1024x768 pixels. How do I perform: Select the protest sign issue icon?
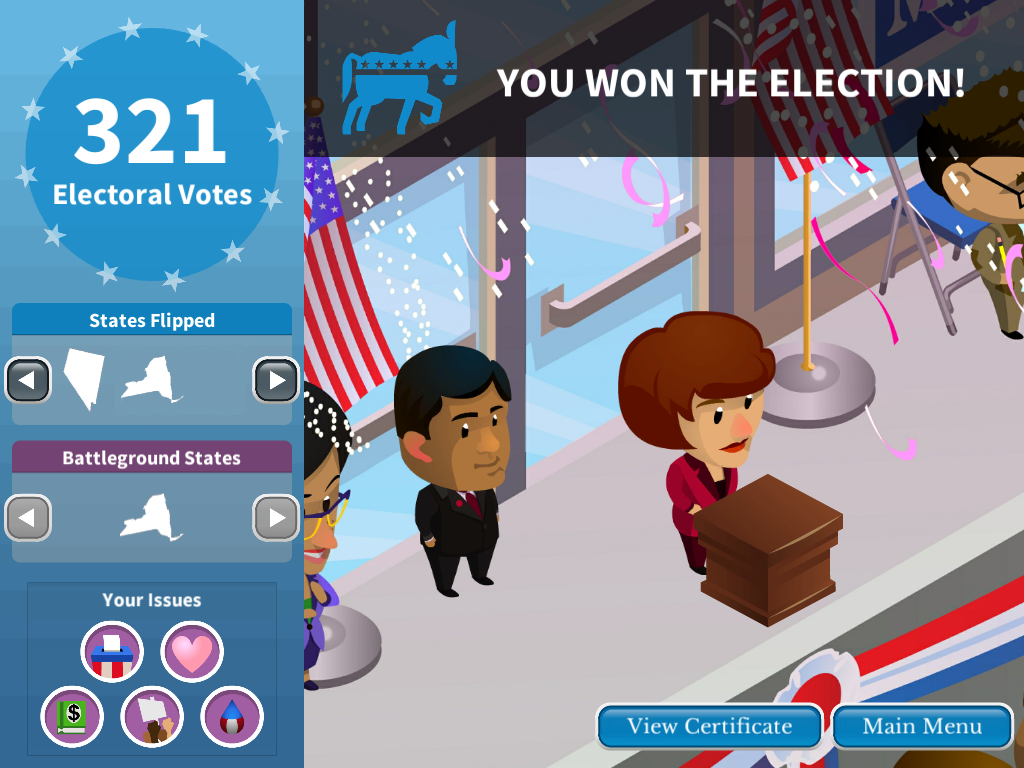coord(152,717)
